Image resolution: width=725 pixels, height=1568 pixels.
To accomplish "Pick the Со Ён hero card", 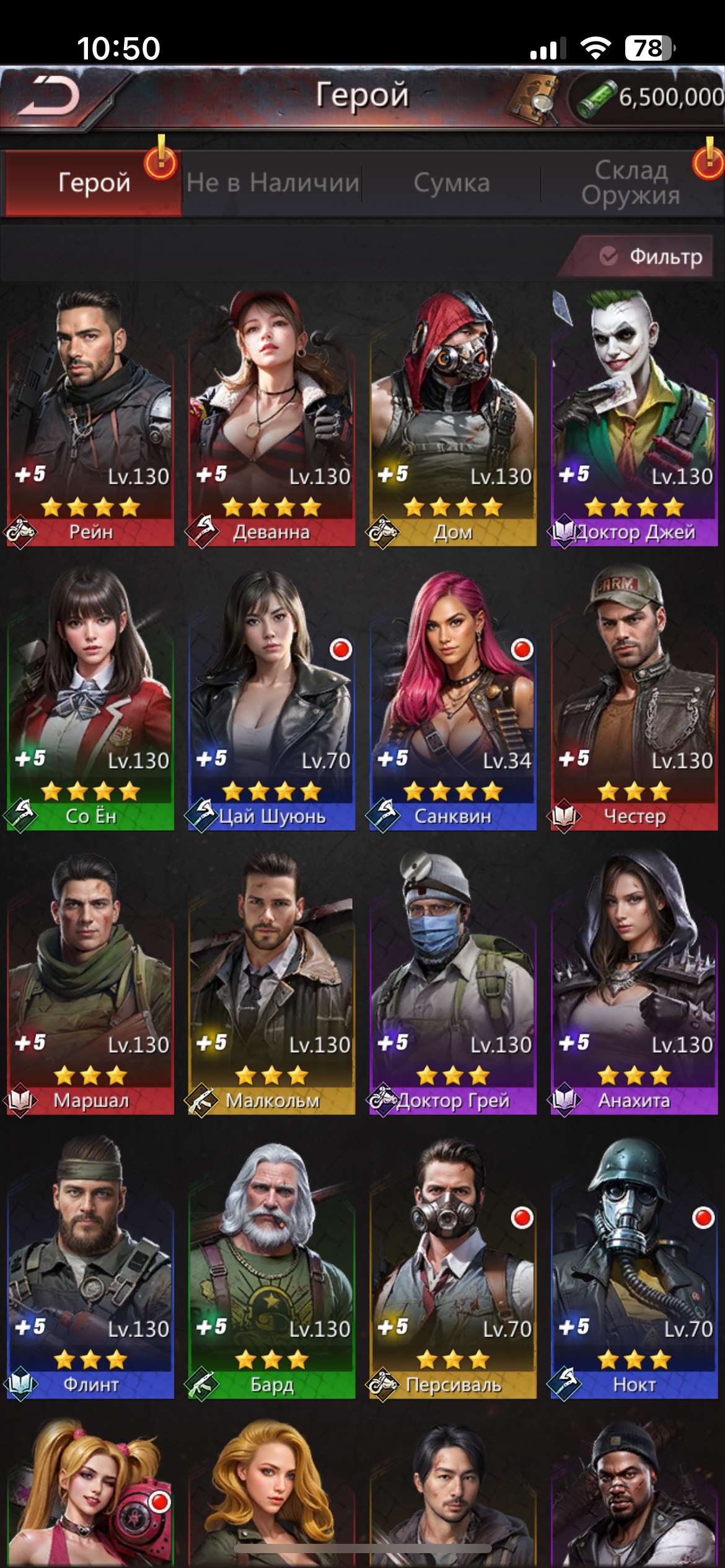I will 90,700.
